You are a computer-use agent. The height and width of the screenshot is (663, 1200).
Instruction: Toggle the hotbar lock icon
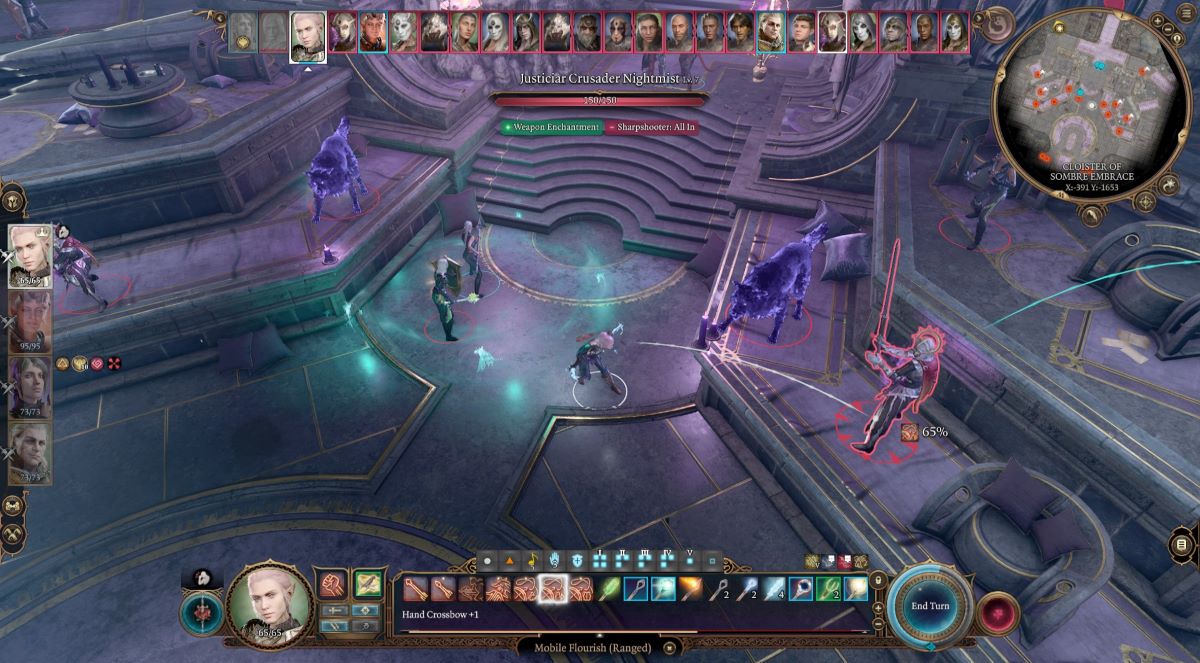point(878,580)
